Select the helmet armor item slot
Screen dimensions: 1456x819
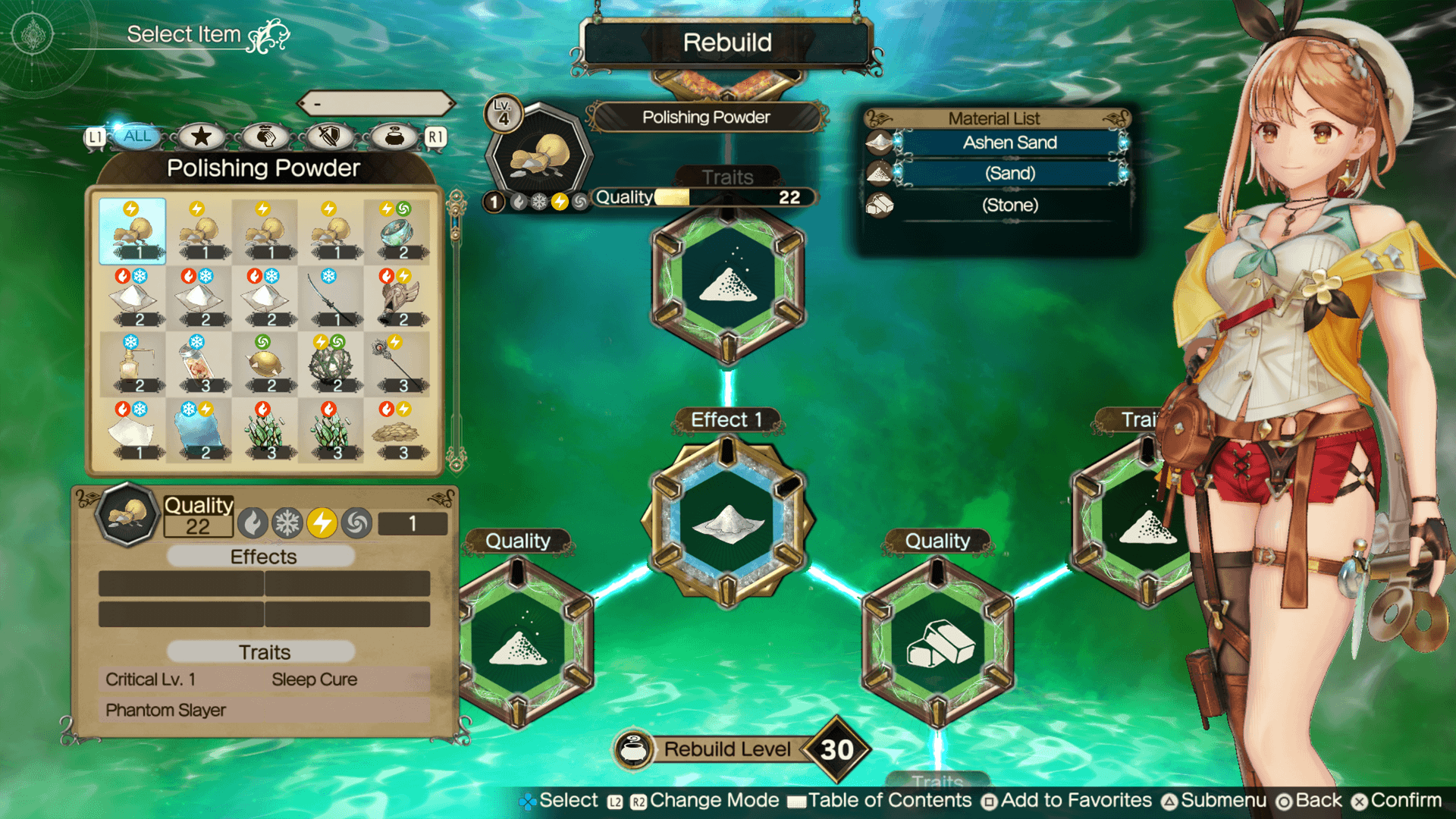tap(397, 298)
